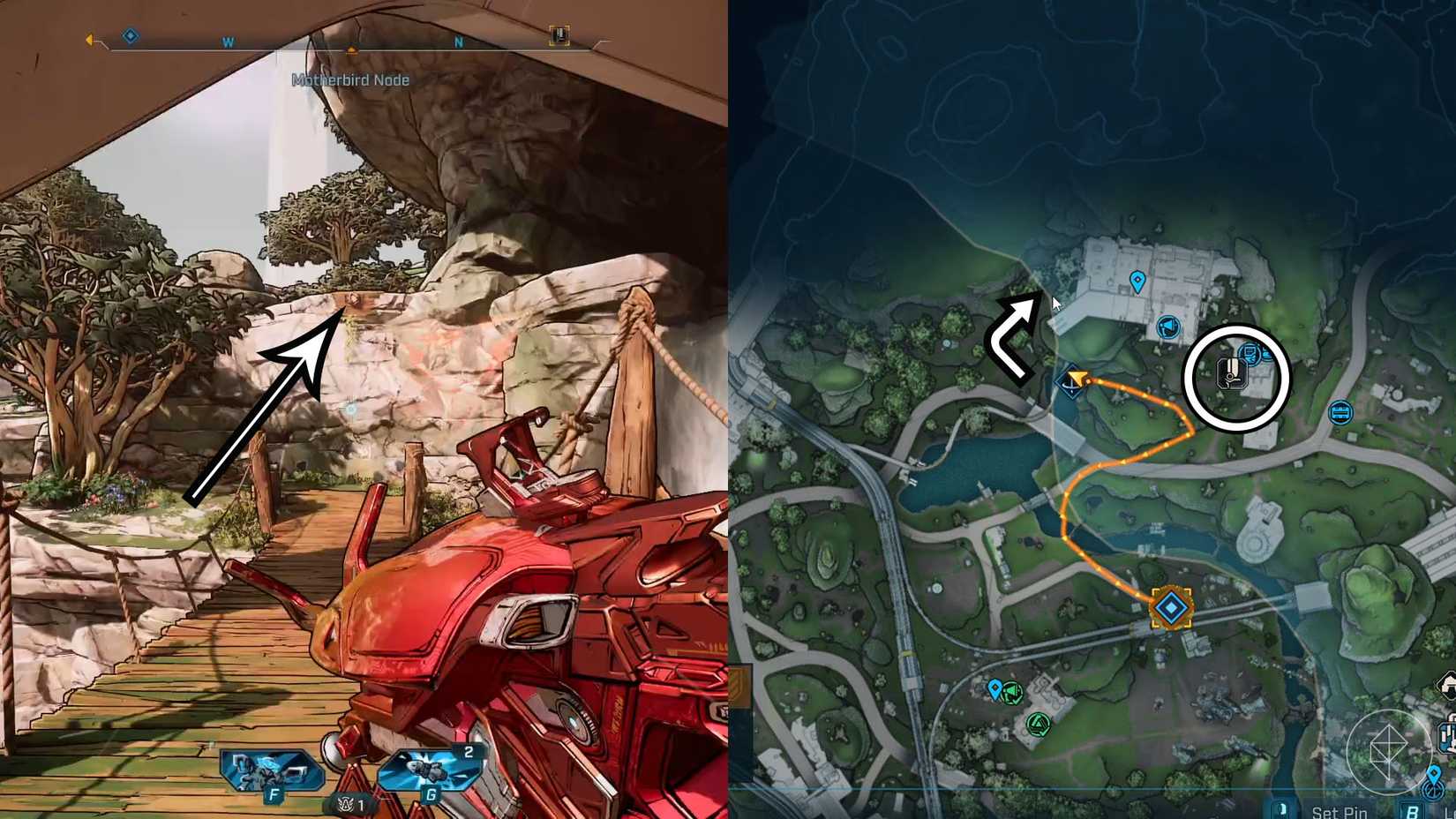Click the Motherbird Node label above the waterfall

349,79
